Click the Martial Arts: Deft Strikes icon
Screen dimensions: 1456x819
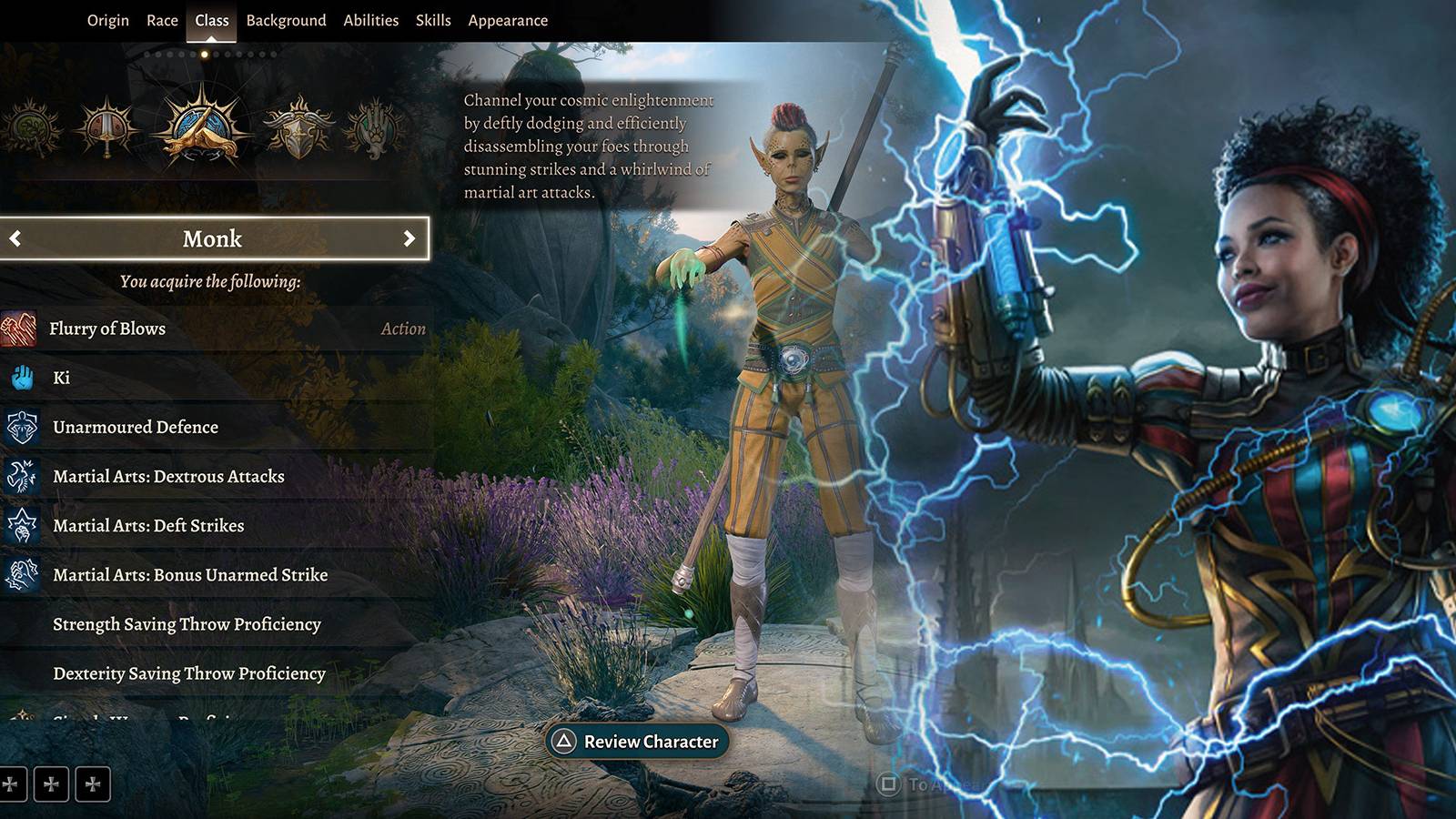23,525
